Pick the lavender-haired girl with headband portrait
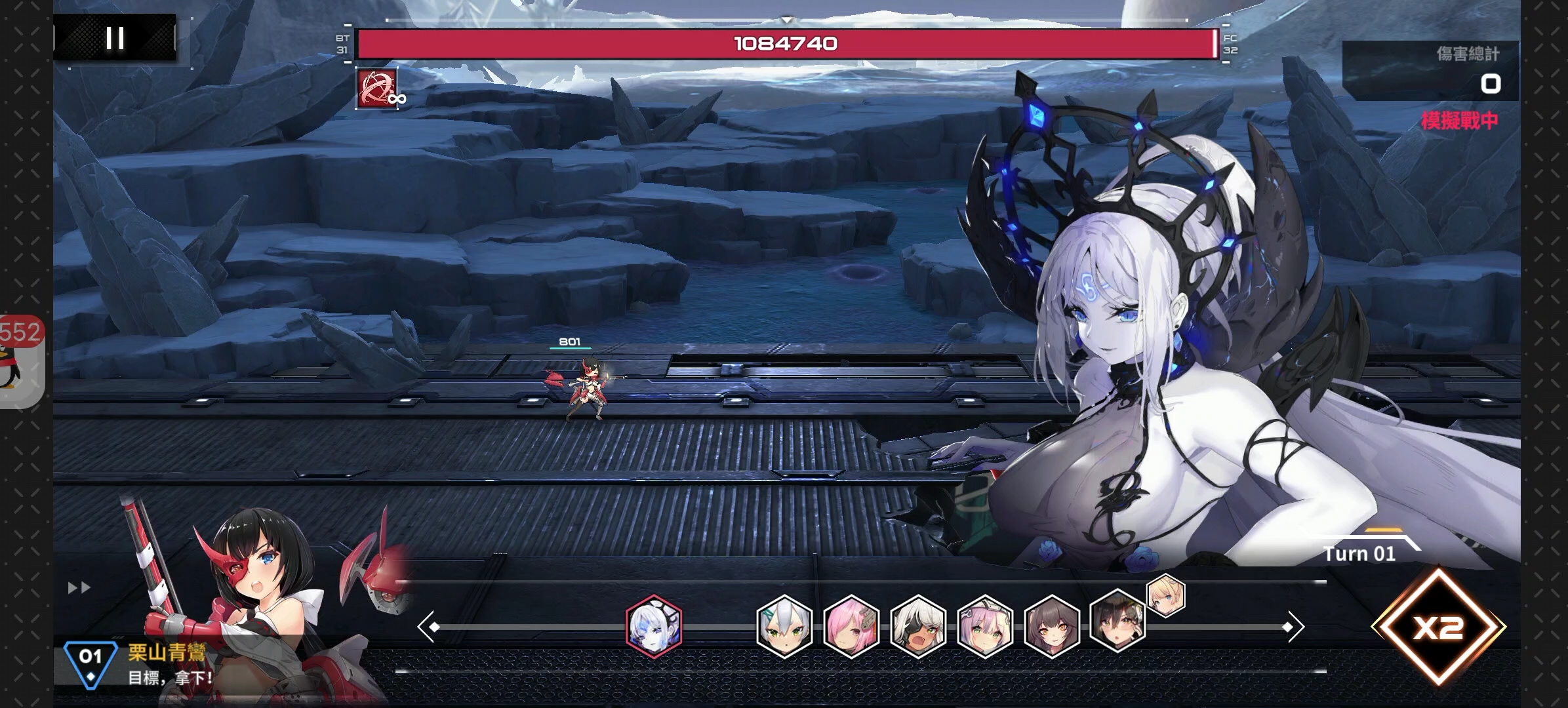This screenshot has width=1568, height=708. tap(985, 626)
